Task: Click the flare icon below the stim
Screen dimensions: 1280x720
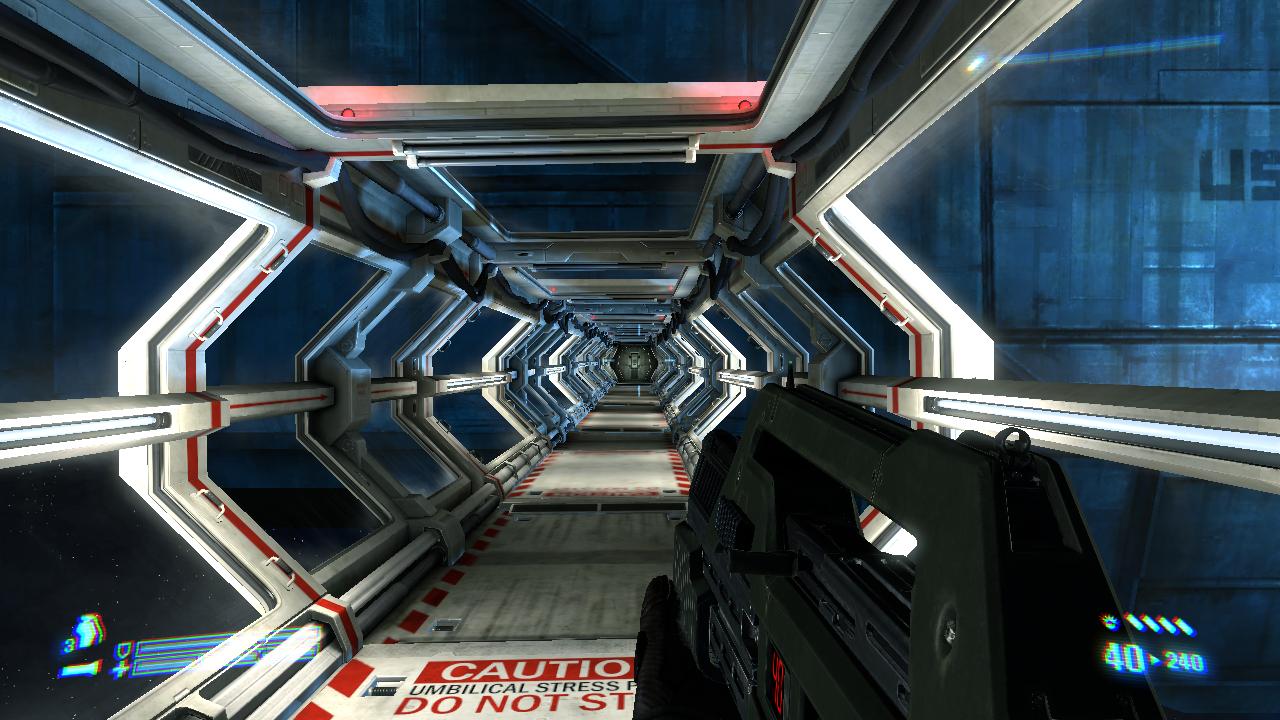Action: [x=80, y=667]
